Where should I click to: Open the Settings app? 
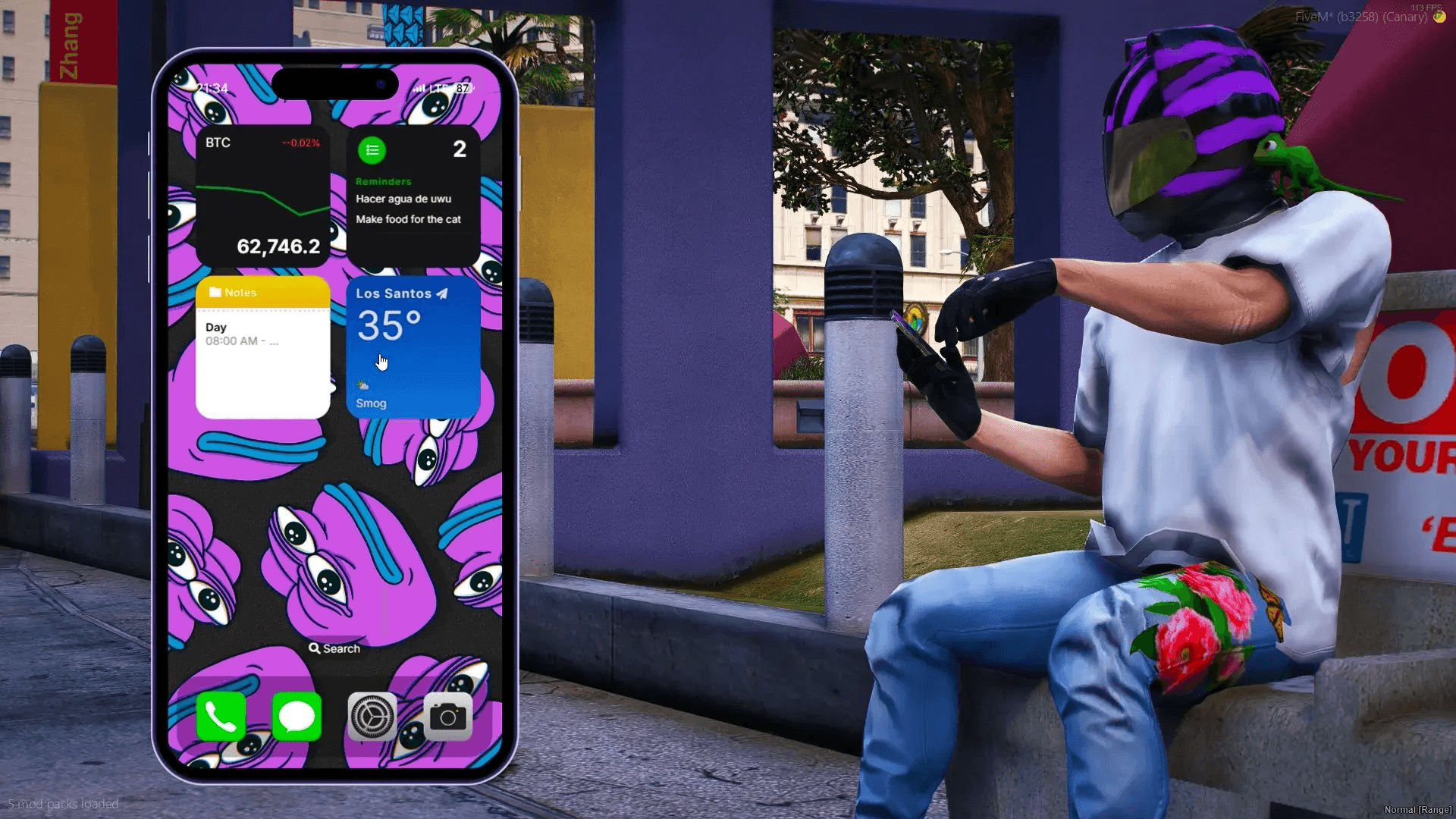click(x=372, y=714)
